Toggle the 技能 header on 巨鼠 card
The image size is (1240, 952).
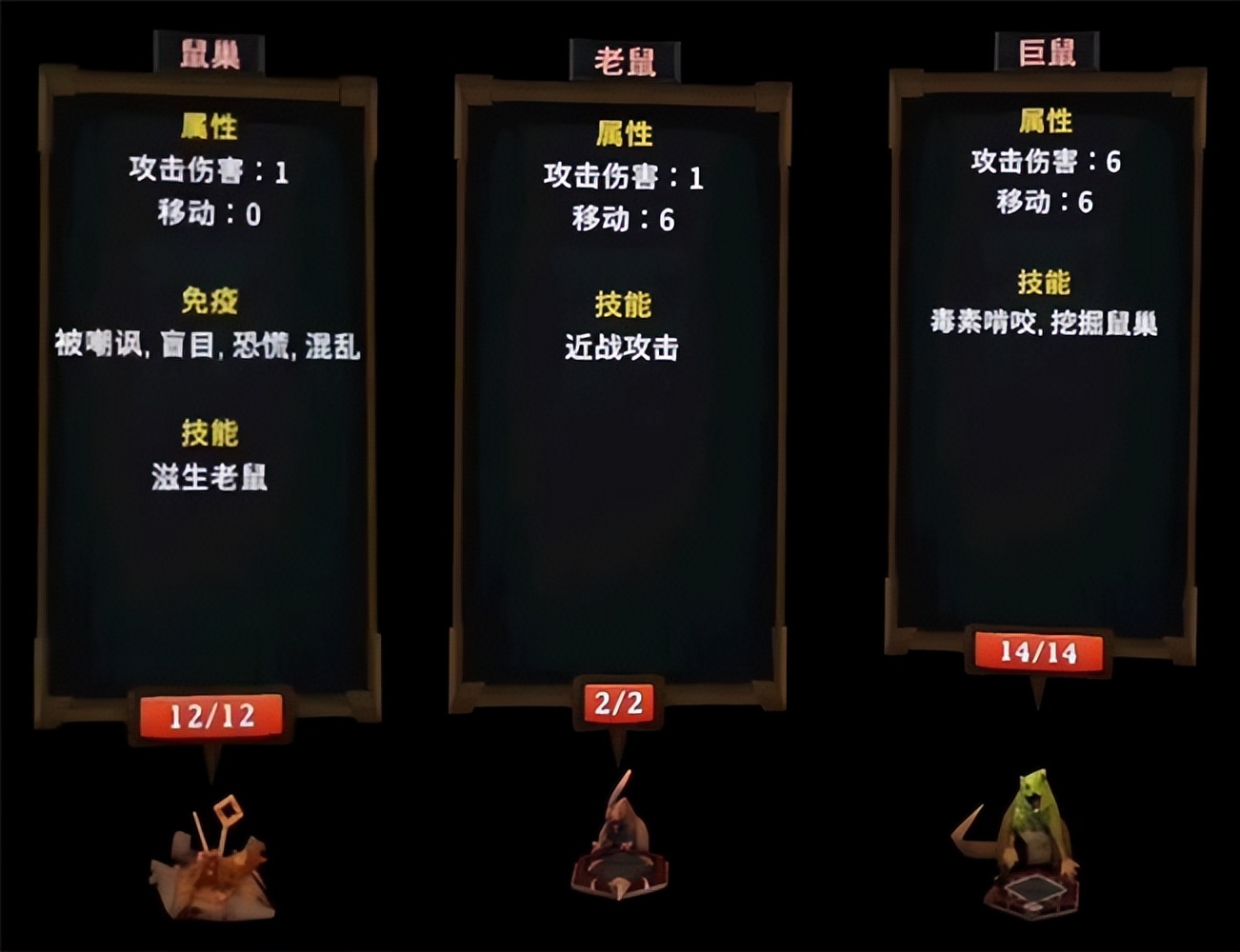(1046, 282)
